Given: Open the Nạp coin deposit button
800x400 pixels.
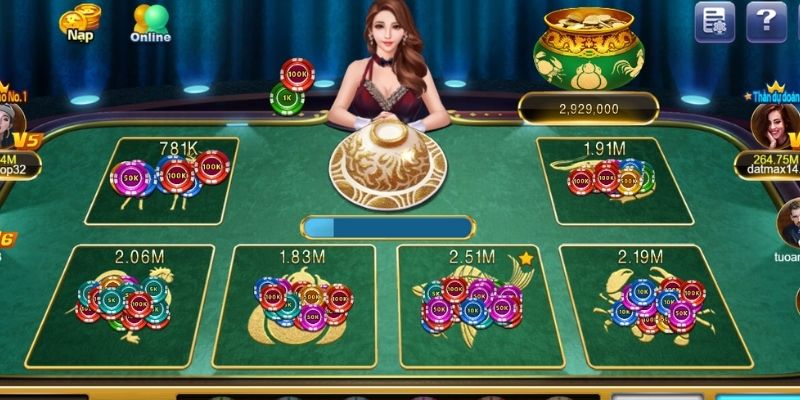Looking at the screenshot, I should pyautogui.click(x=80, y=23).
